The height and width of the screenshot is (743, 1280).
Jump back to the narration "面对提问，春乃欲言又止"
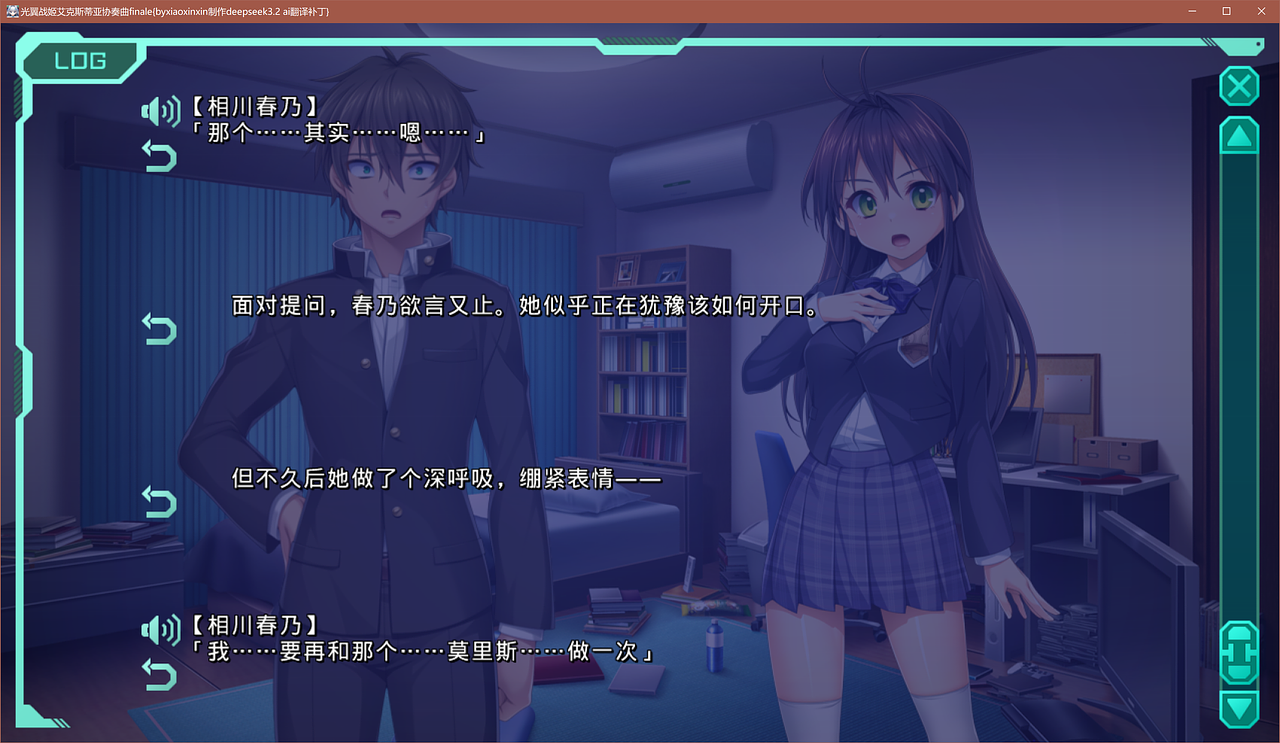[159, 328]
